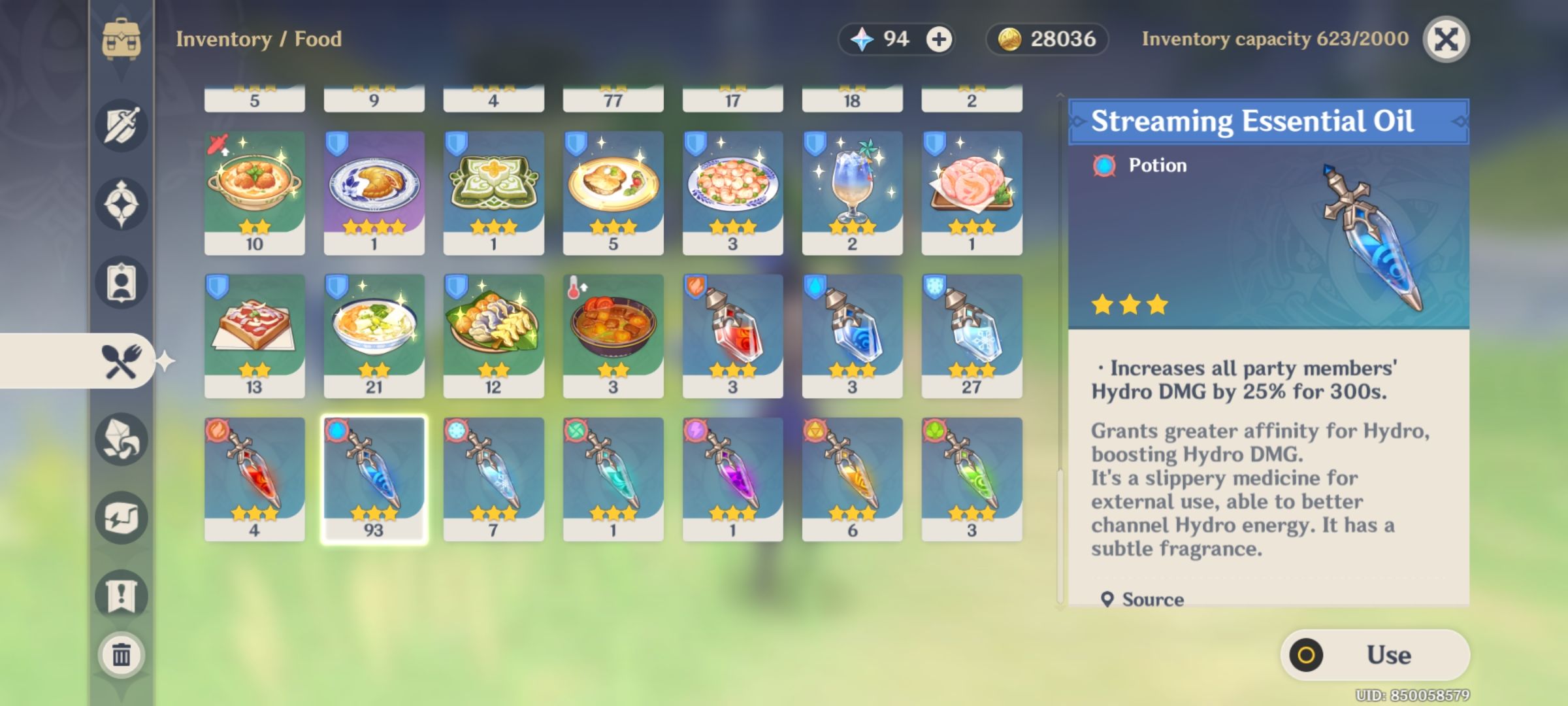The height and width of the screenshot is (706, 1568).
Task: Open the Artifacts compass icon
Action: (x=122, y=203)
